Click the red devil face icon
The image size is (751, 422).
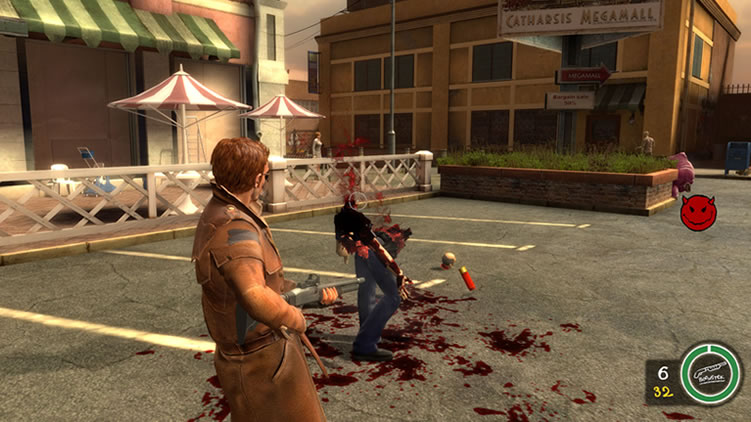tap(698, 212)
